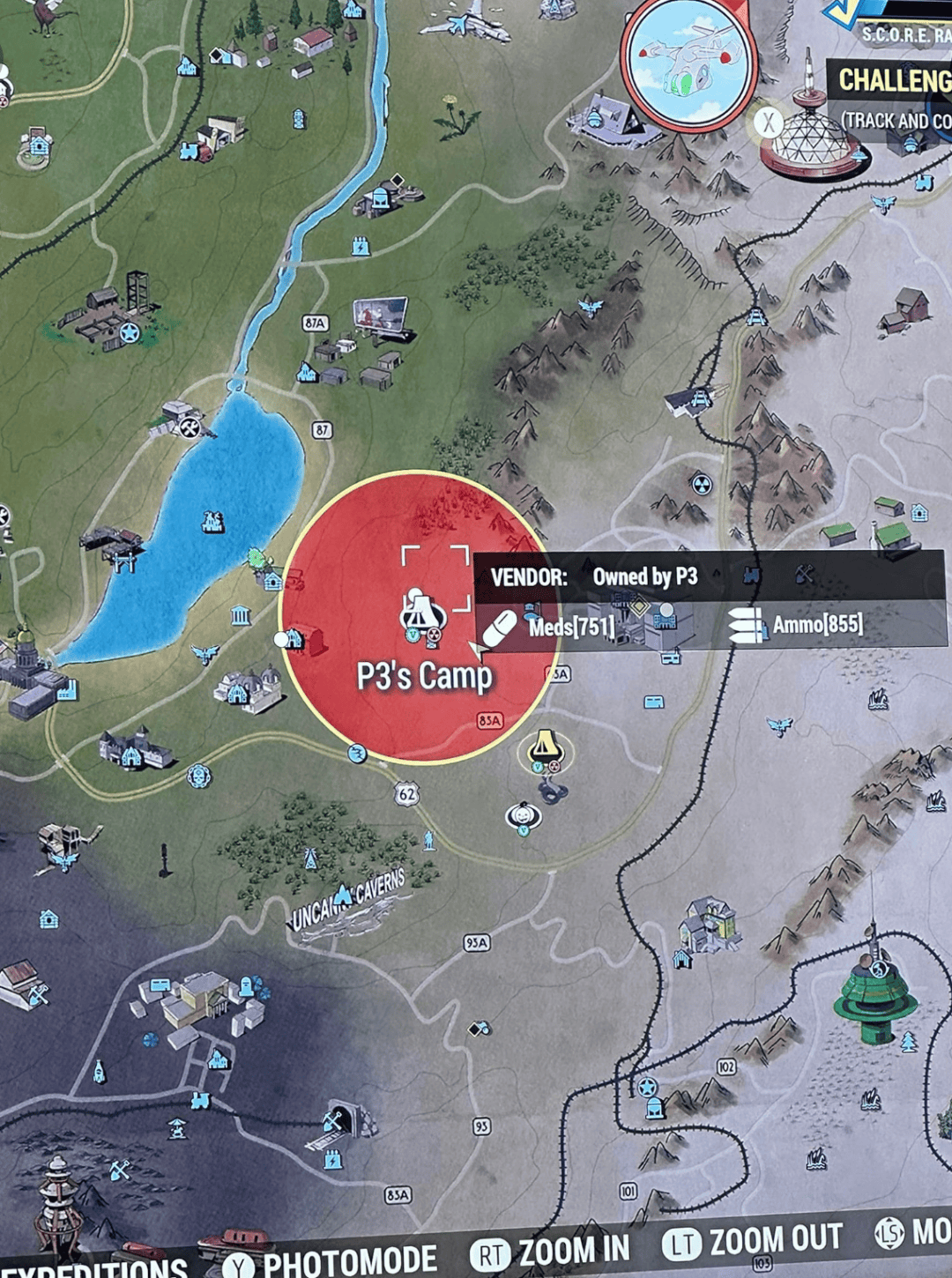Choose the crossed-tools workshop marker by the lake
Viewport: 952px width, 1278px height.
[188, 427]
